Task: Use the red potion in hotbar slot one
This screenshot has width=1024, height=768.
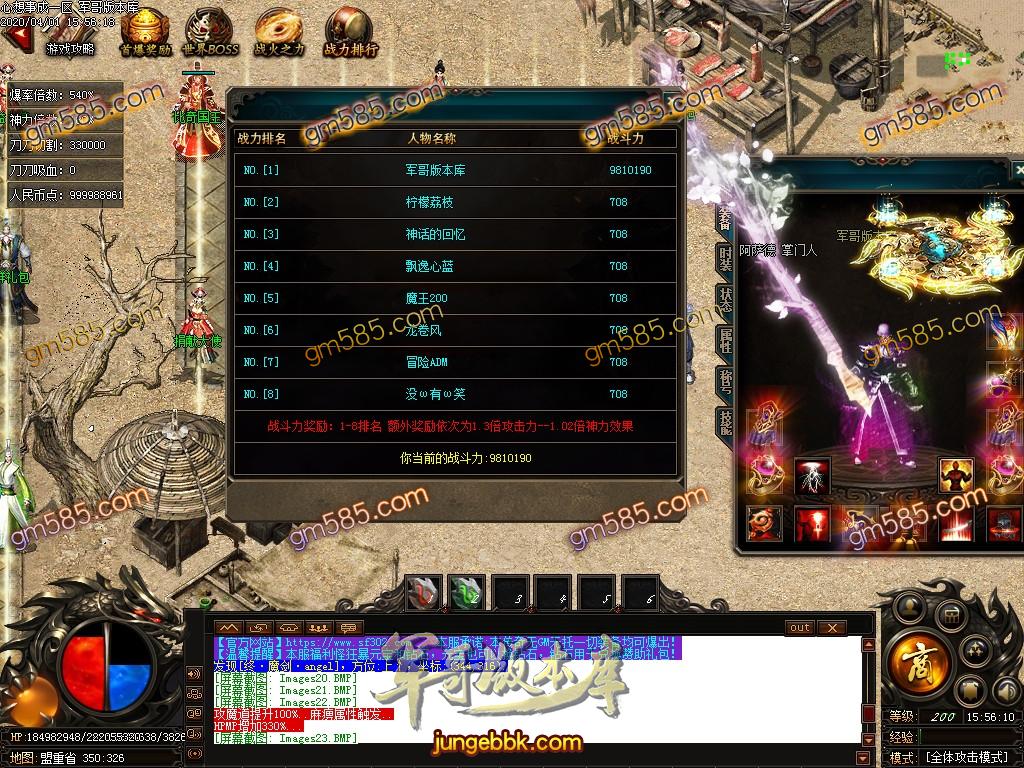Action: 422,593
